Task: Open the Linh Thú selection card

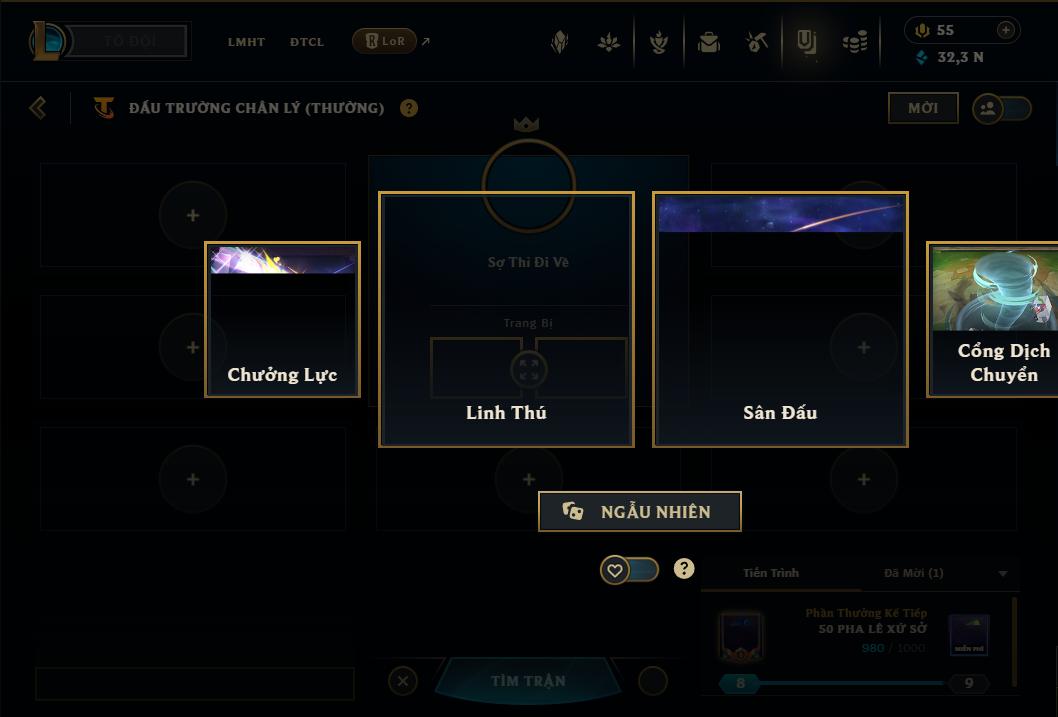Action: point(506,320)
